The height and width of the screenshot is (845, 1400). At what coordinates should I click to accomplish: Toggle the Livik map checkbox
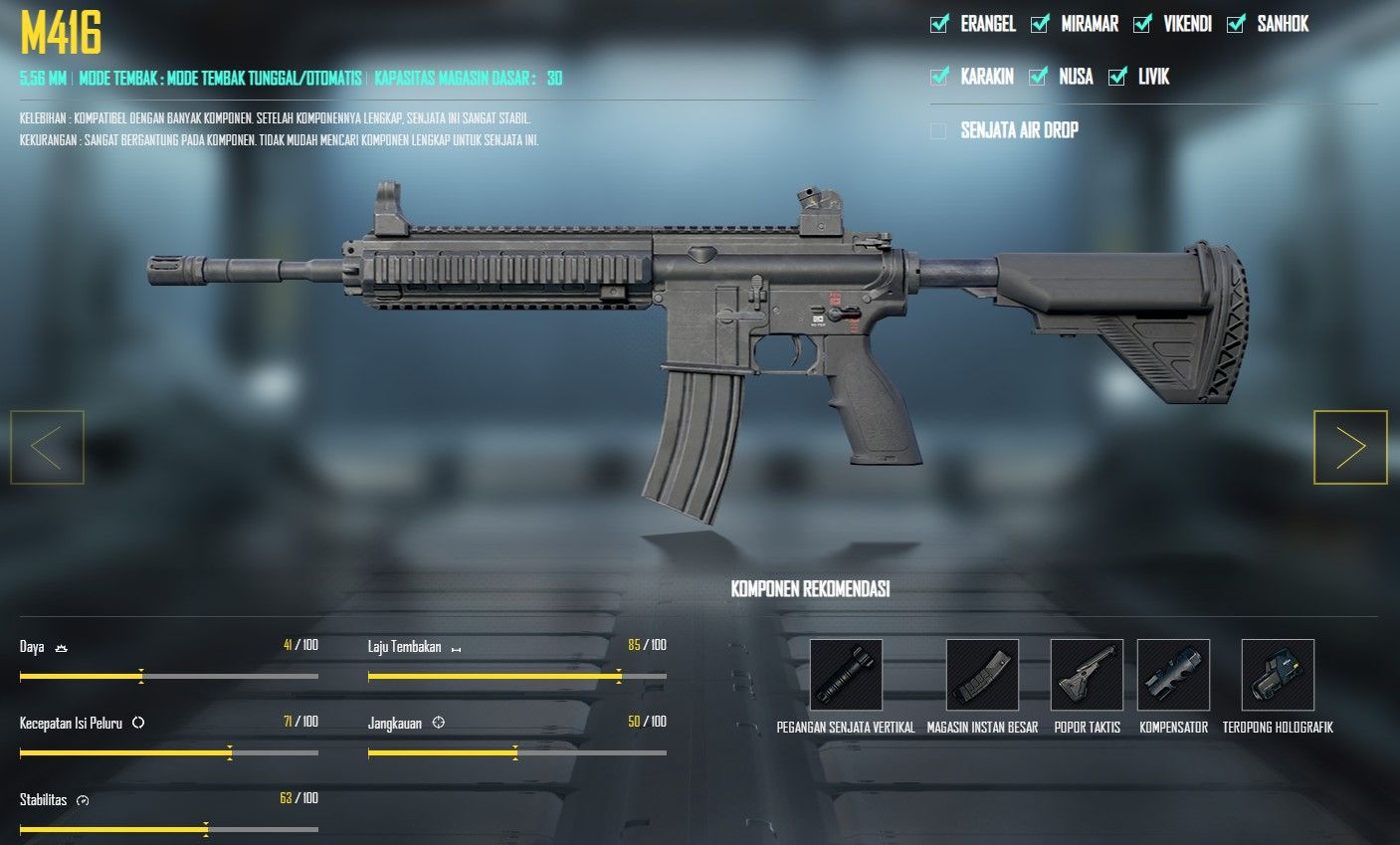tap(1117, 77)
